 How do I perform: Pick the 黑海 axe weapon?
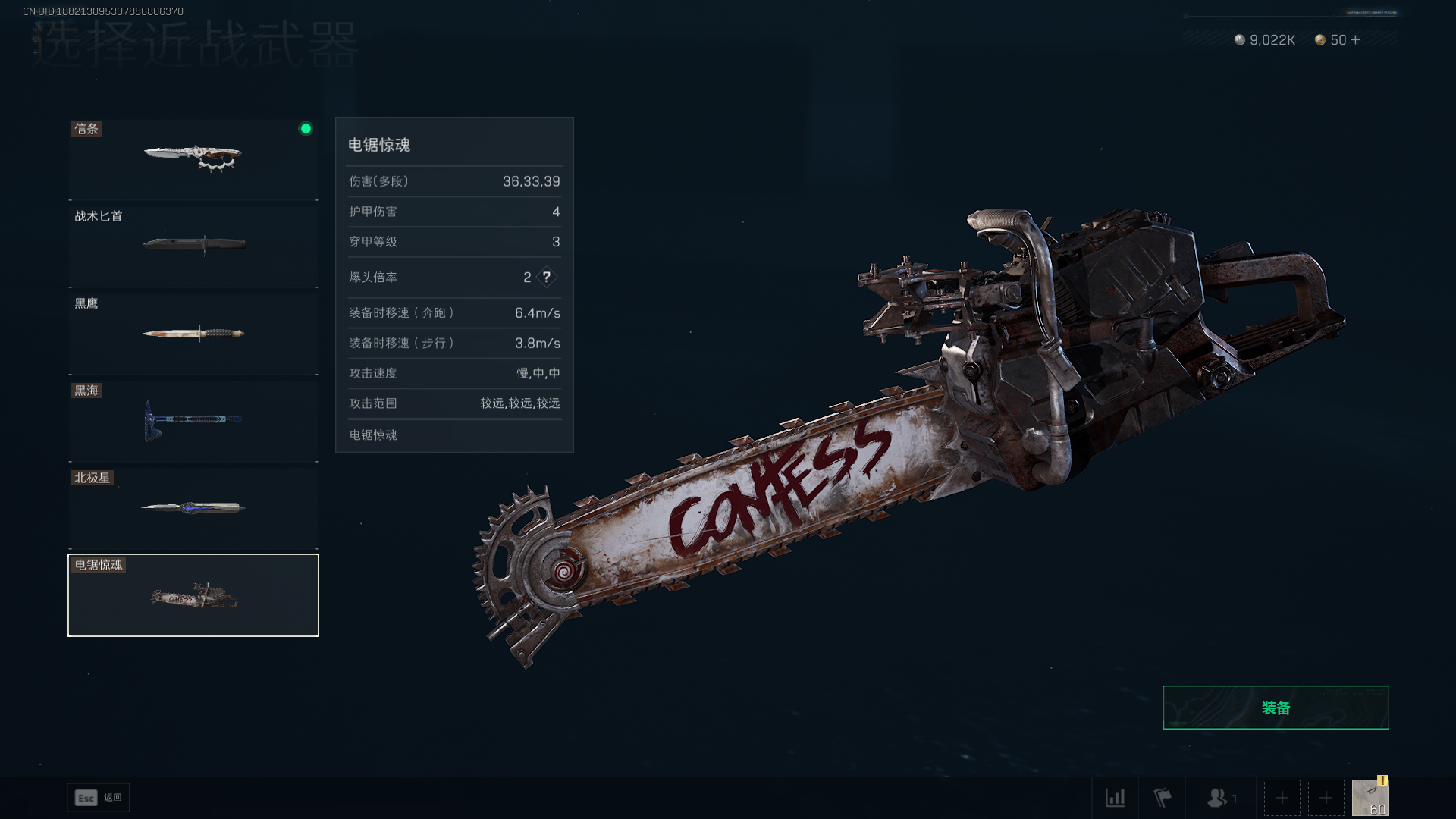[193, 421]
